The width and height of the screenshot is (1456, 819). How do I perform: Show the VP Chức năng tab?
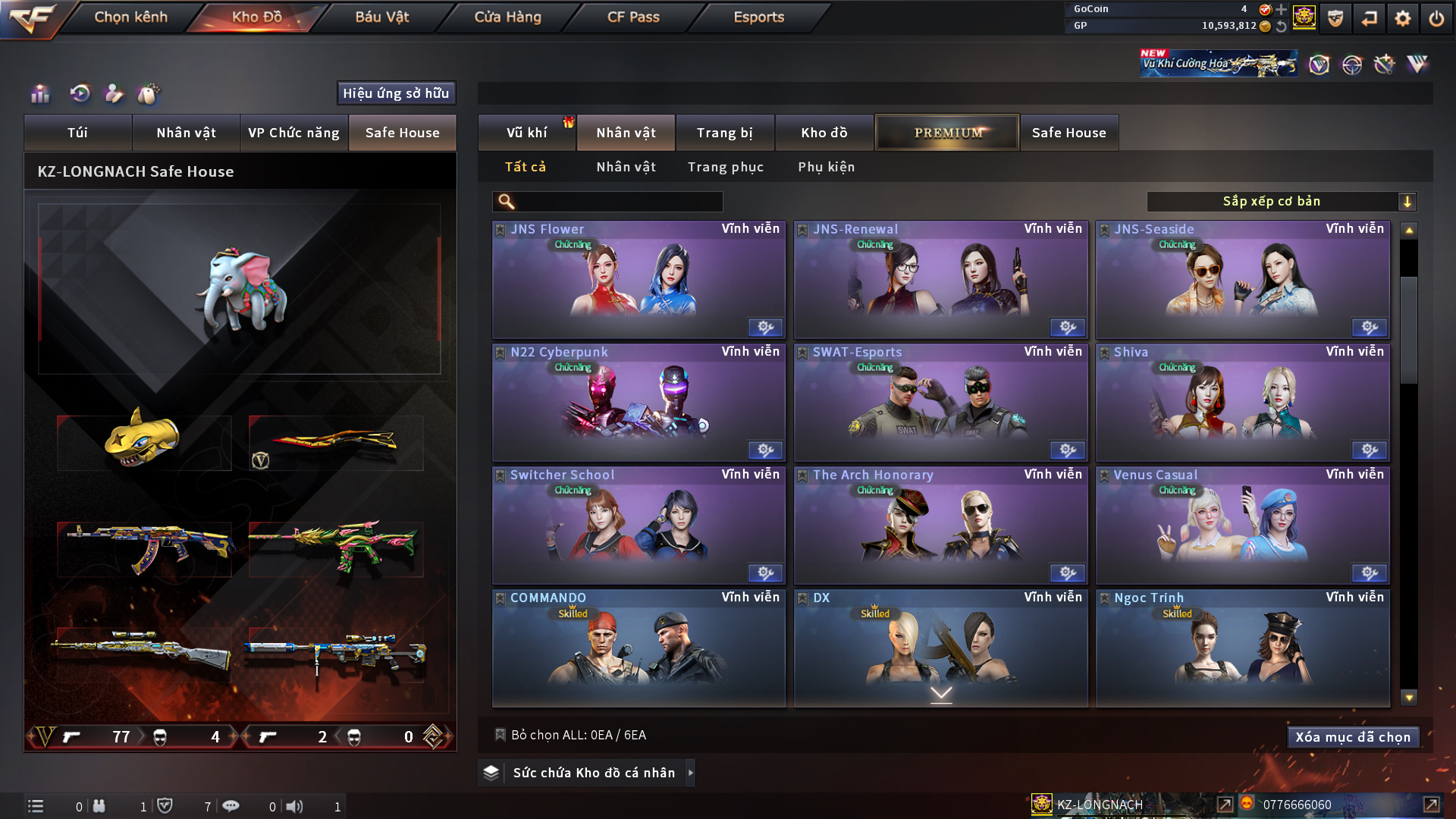click(x=293, y=133)
